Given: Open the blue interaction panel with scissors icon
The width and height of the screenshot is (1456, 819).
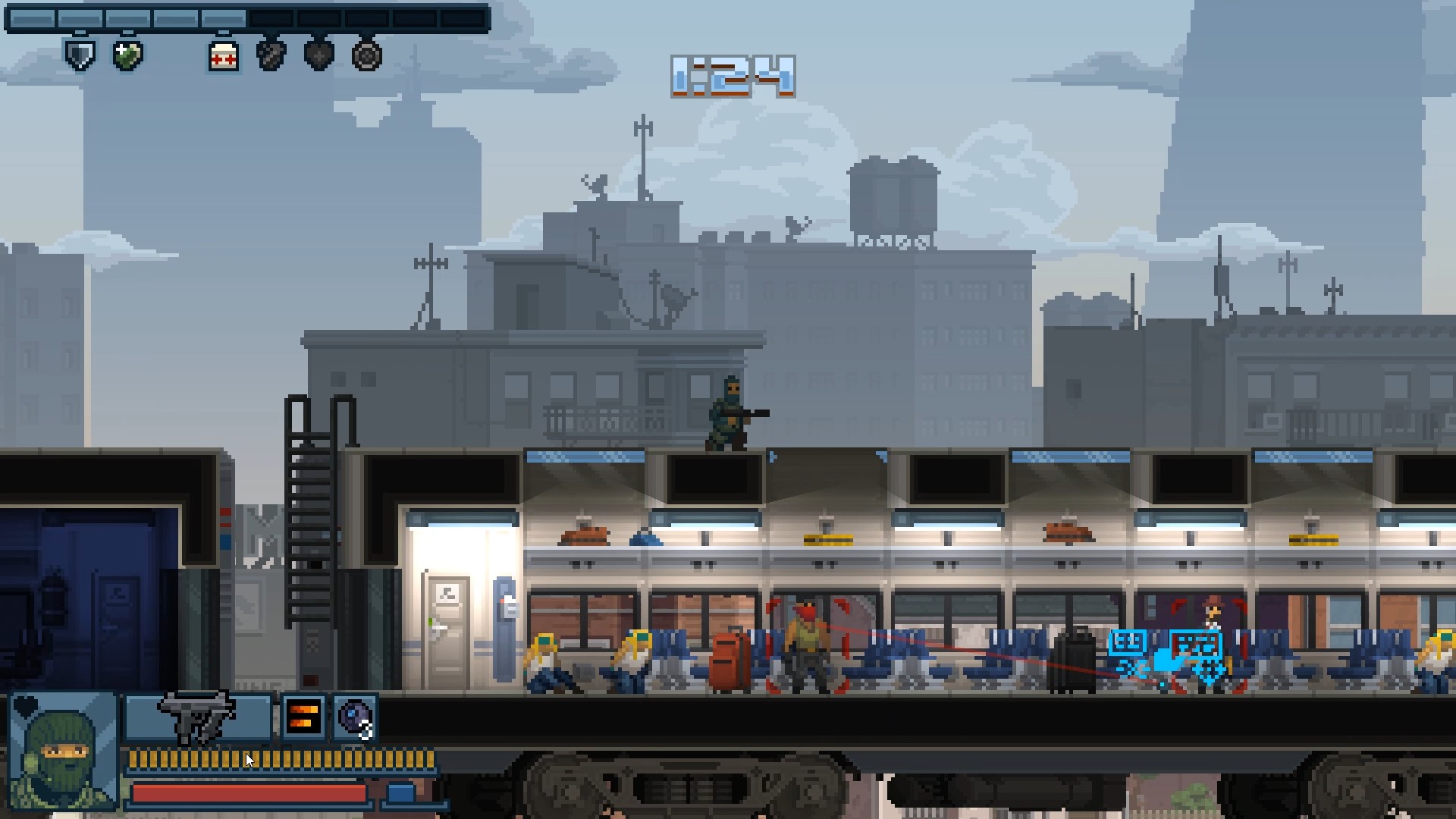Looking at the screenshot, I should [x=1128, y=642].
